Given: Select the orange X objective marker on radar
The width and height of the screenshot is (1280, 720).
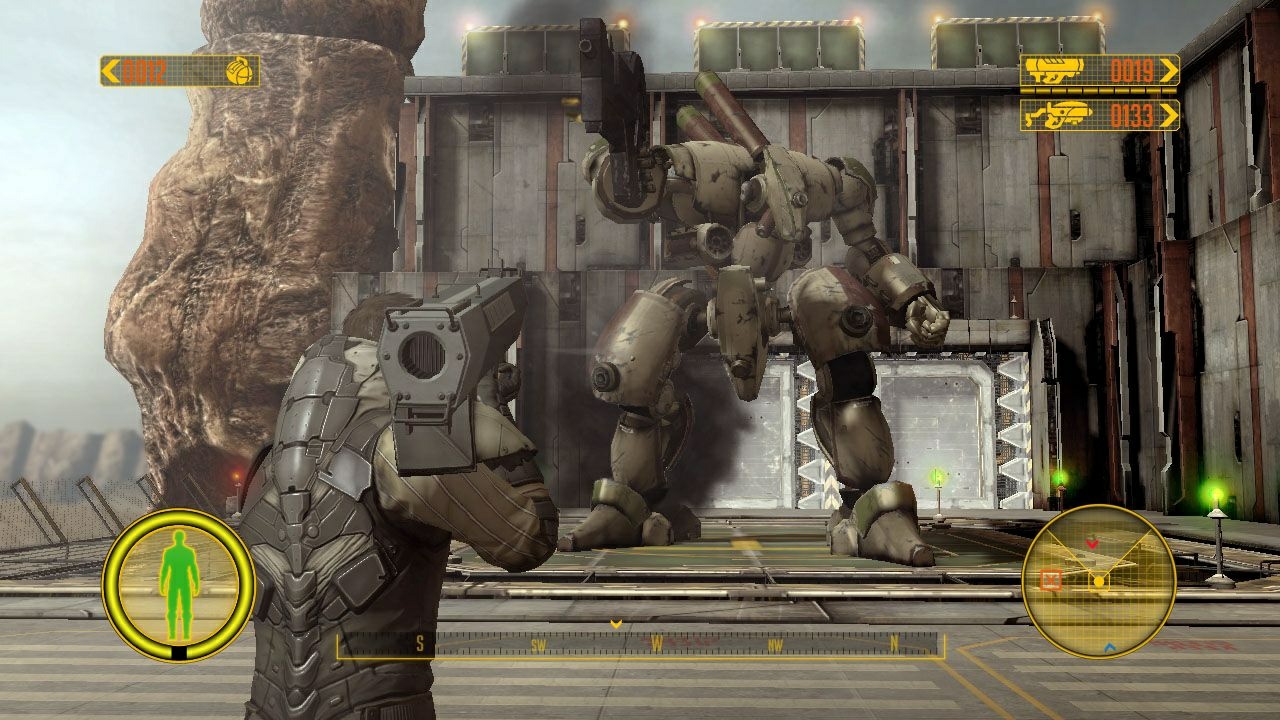Looking at the screenshot, I should point(1049,579).
